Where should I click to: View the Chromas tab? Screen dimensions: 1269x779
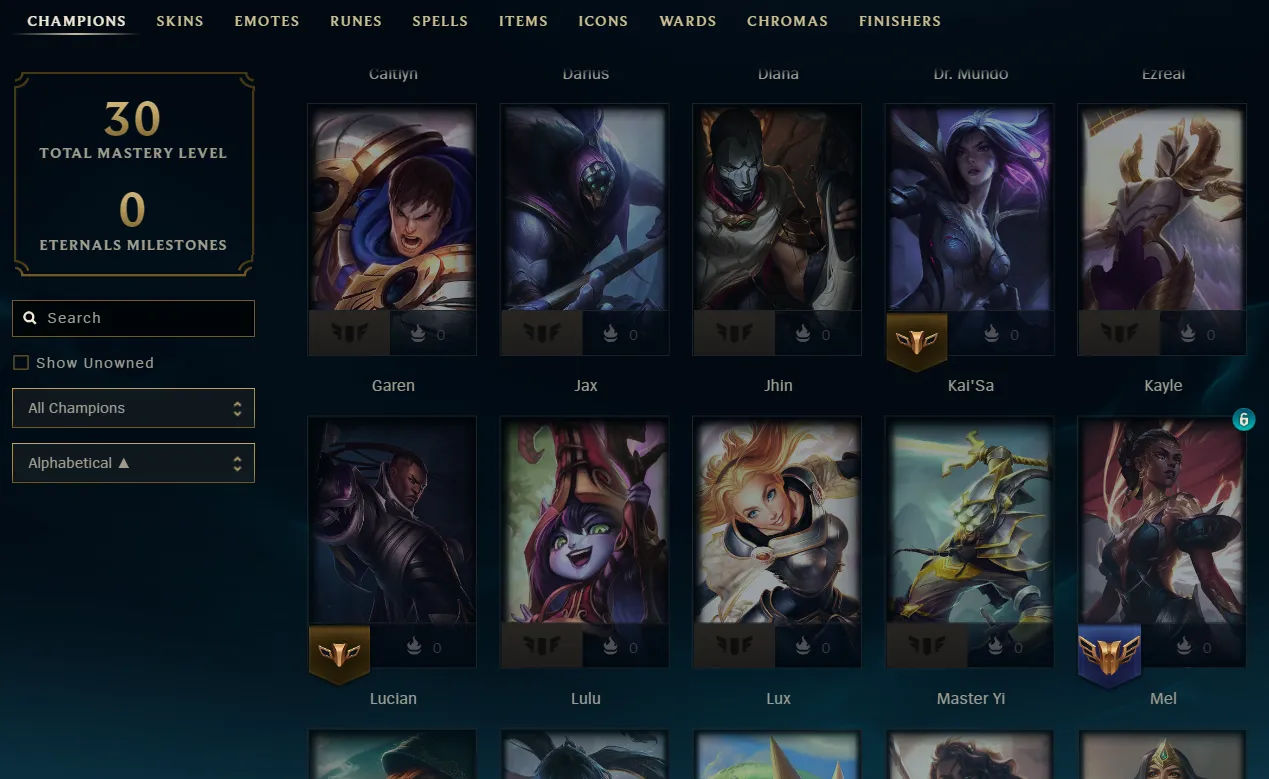coord(787,21)
